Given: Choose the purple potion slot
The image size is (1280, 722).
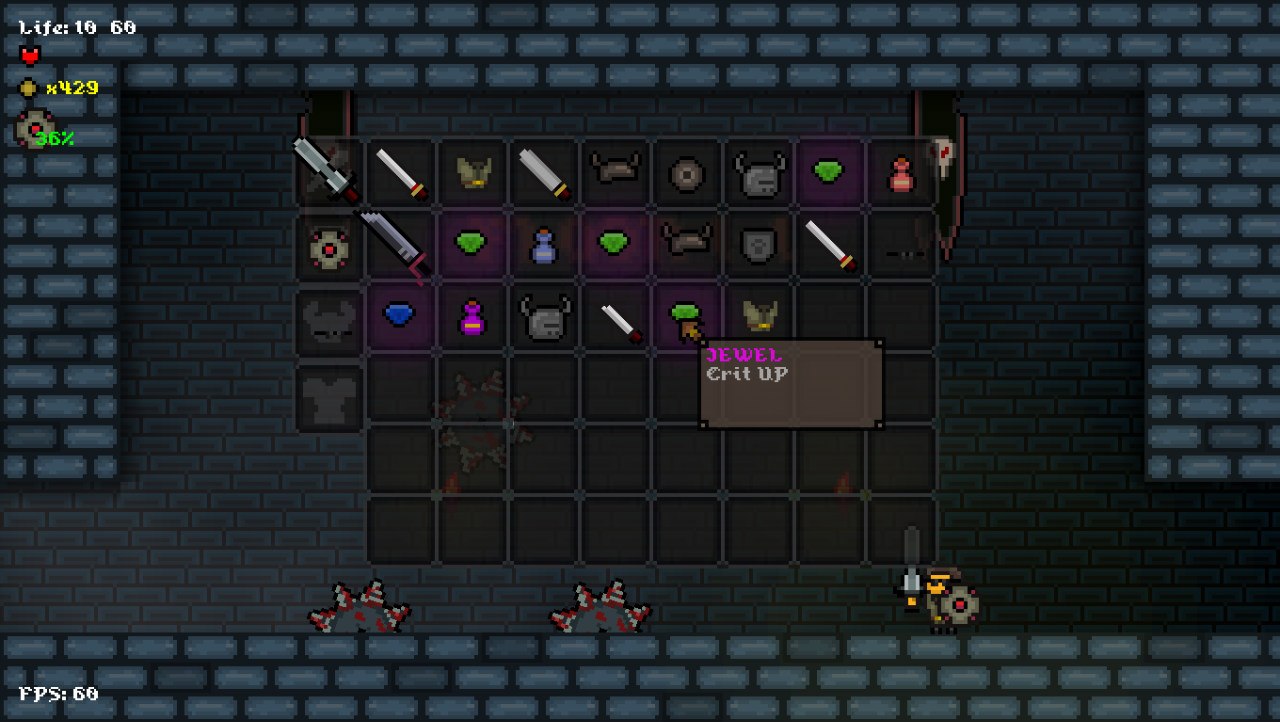Looking at the screenshot, I should tap(471, 318).
